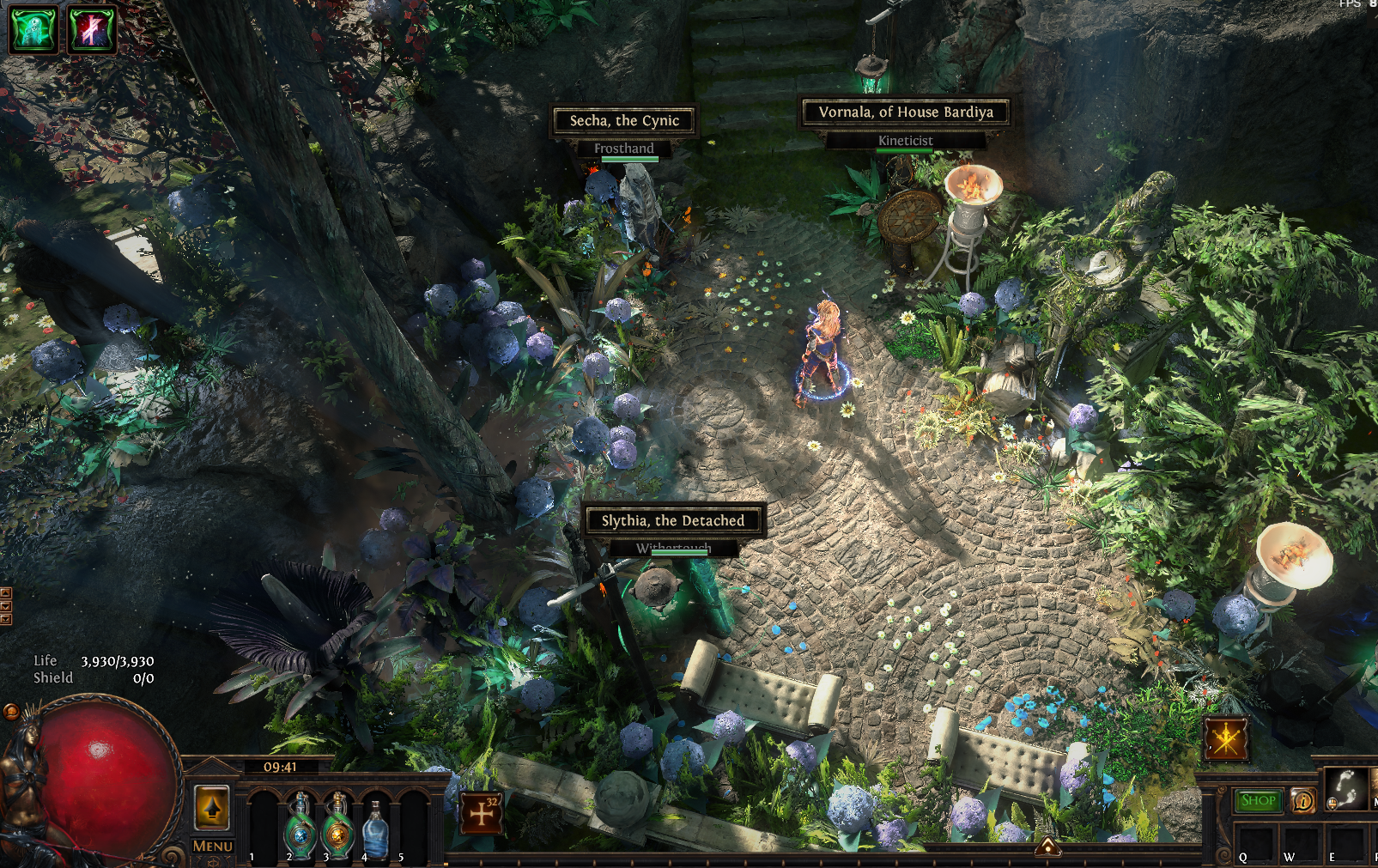
Task: Click the orange info speech-bubble icon
Action: click(x=1302, y=801)
